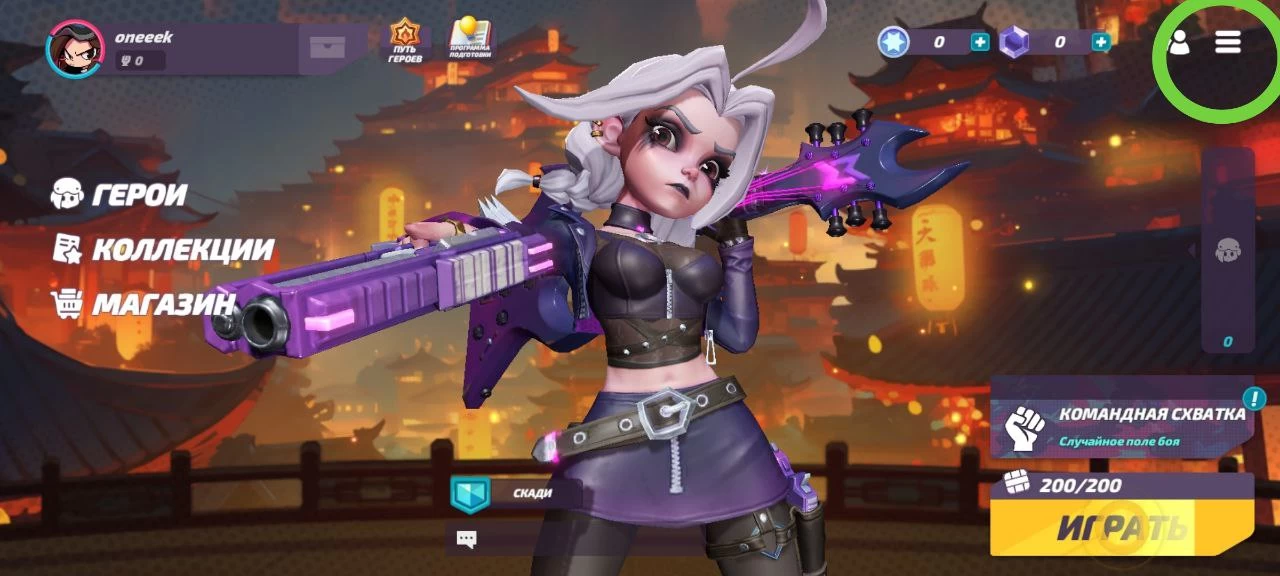The image size is (1280, 576).
Task: Open the friends silhouette icon
Action: [1180, 42]
